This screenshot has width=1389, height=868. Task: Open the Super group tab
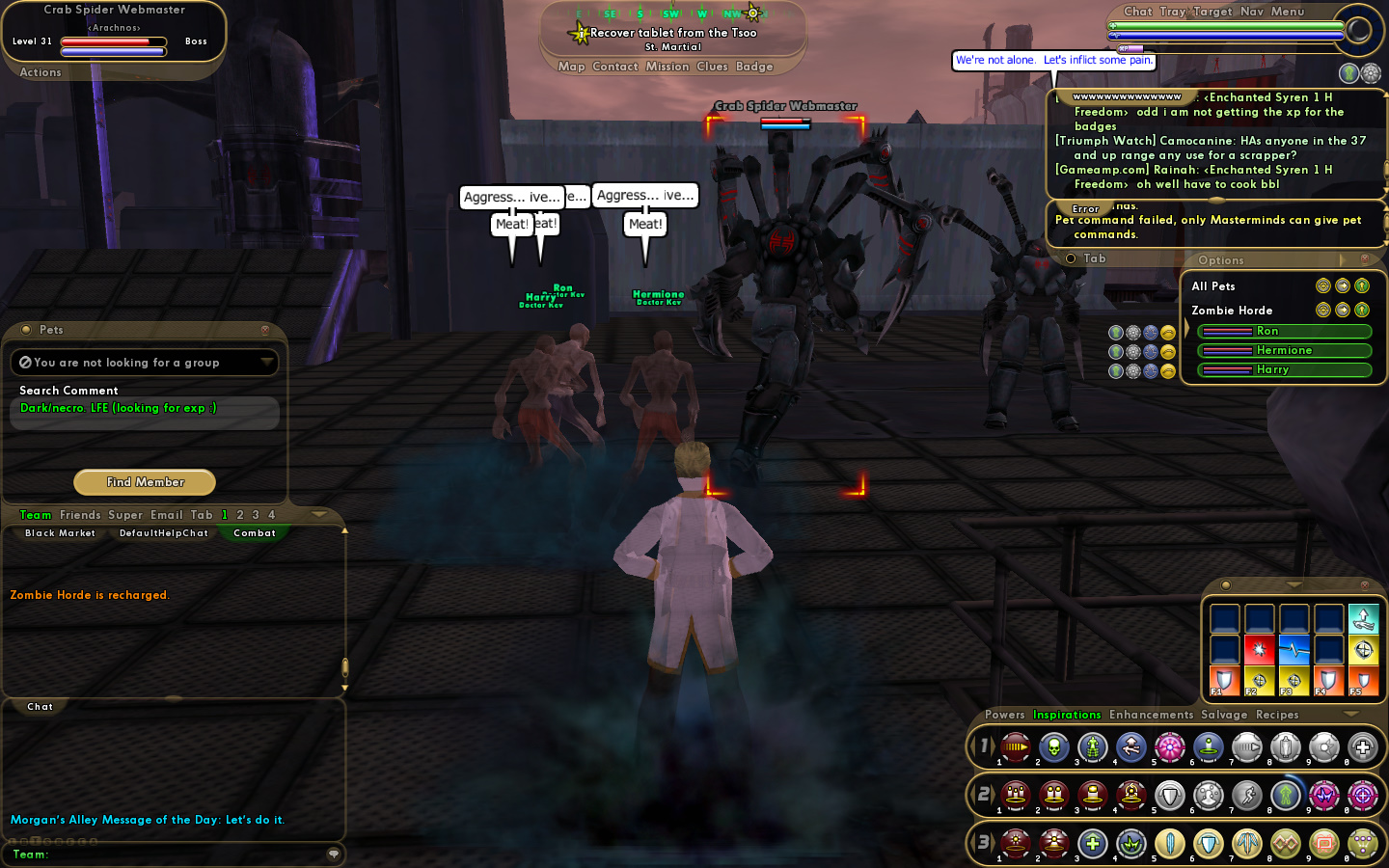(125, 515)
